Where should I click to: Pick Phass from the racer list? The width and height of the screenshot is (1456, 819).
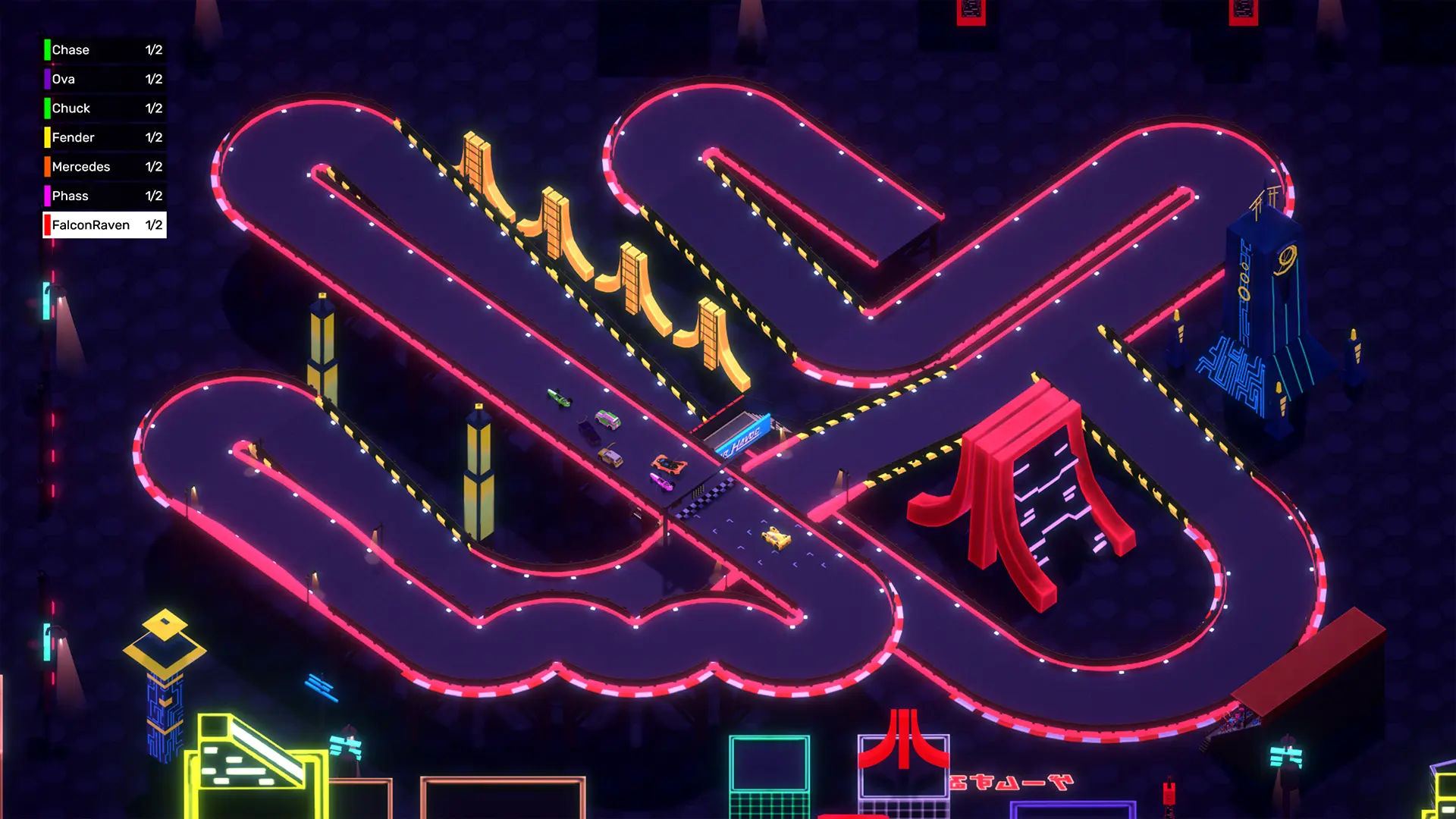[105, 196]
